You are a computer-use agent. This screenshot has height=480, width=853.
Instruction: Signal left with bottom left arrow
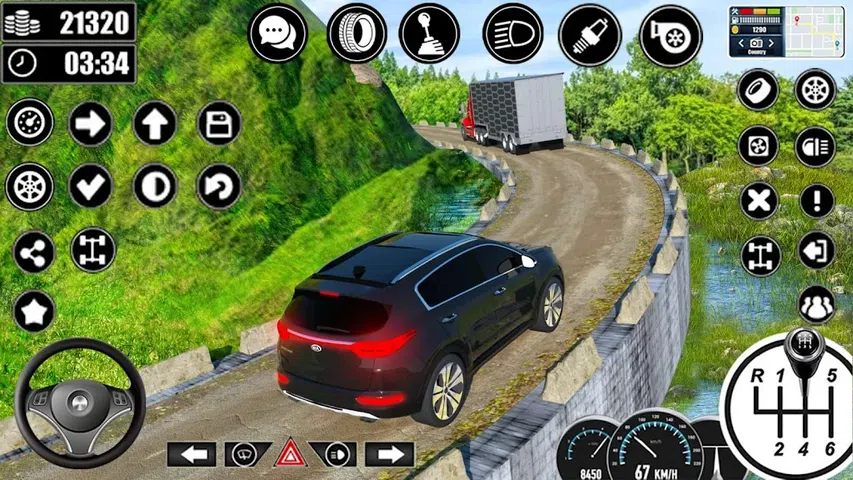click(x=191, y=454)
